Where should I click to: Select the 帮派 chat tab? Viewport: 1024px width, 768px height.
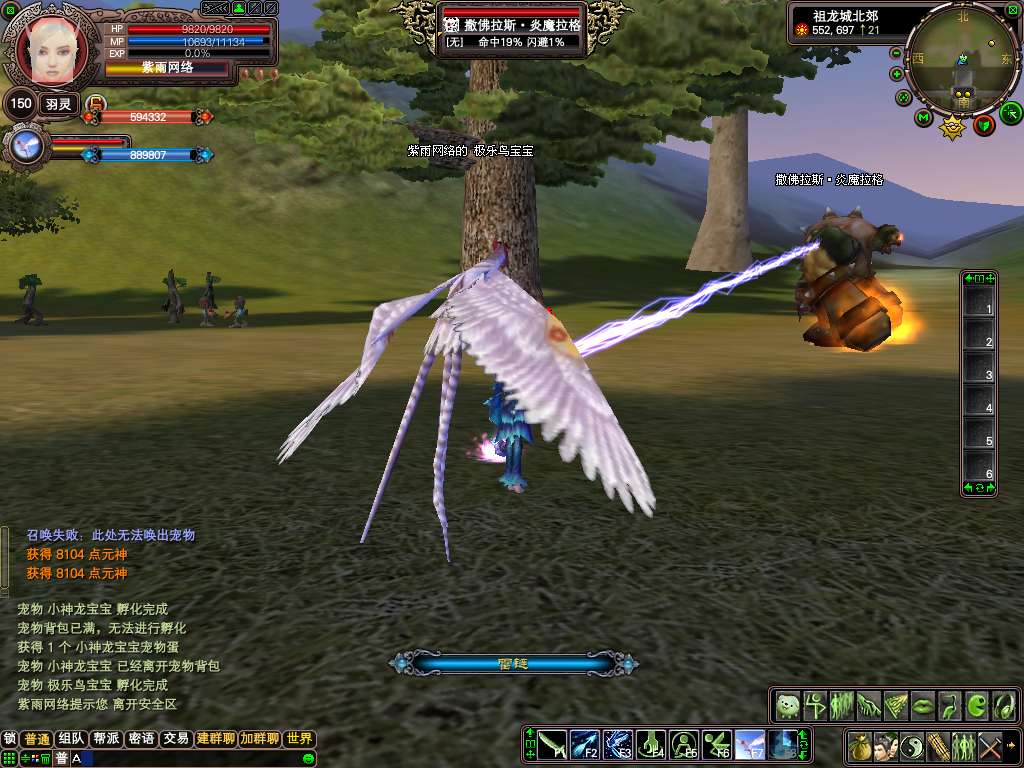click(106, 739)
